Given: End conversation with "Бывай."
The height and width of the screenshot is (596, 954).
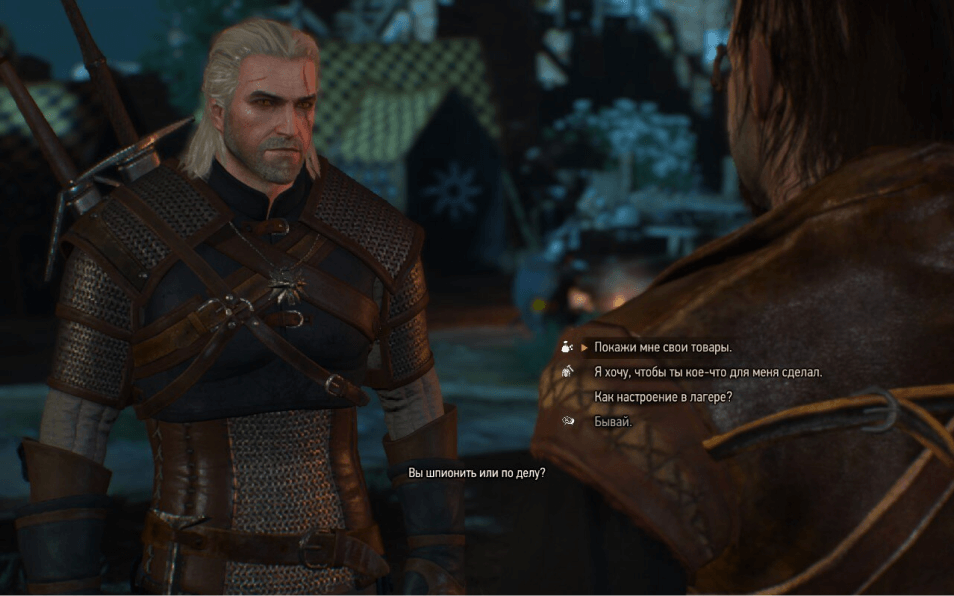Looking at the screenshot, I should point(613,422).
